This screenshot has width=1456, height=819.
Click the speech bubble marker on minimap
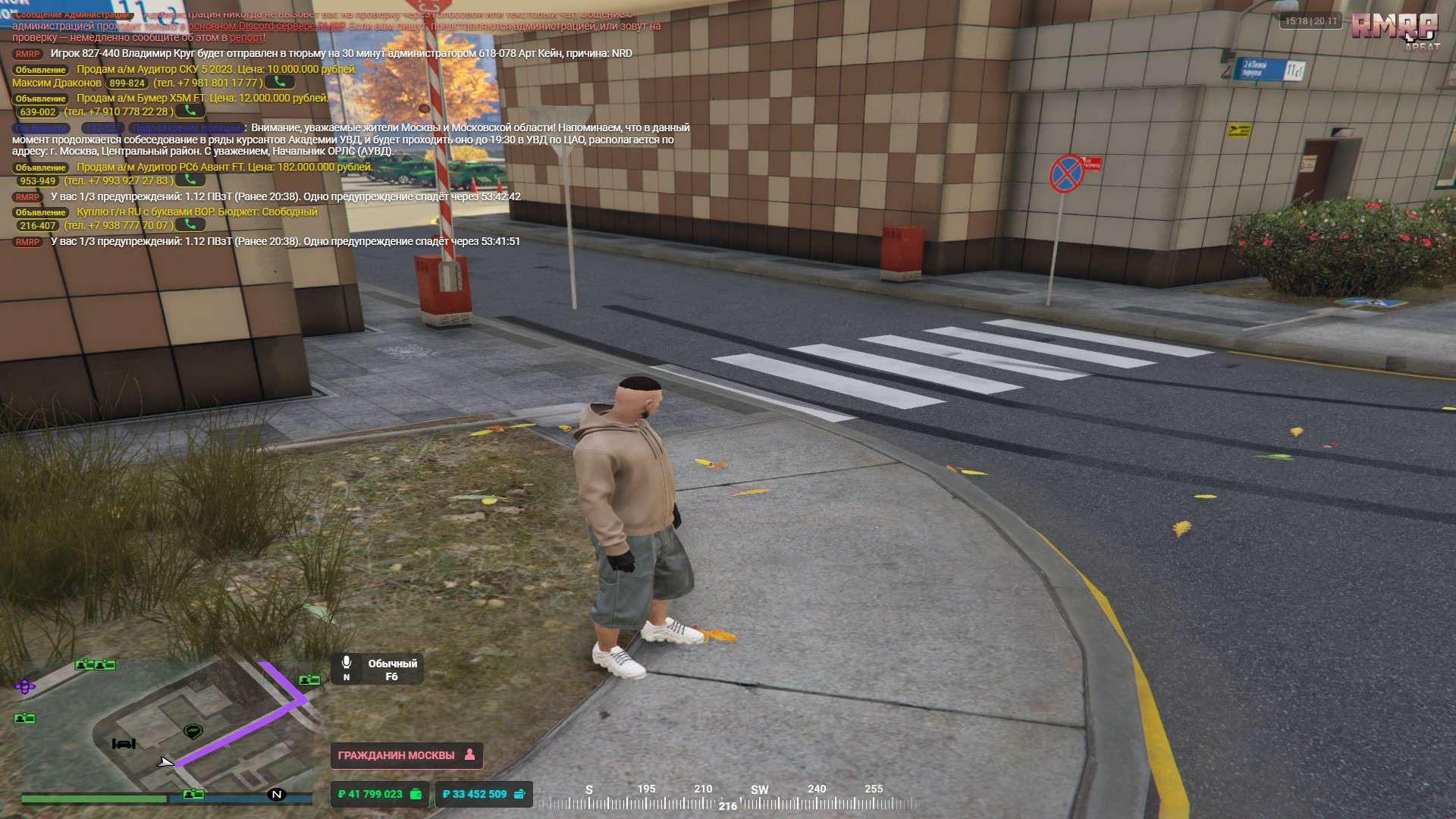coord(193,731)
